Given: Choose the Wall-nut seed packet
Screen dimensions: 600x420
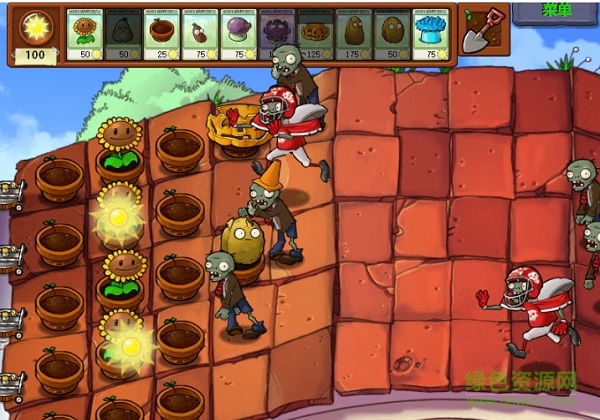Looking at the screenshot, I should click(x=391, y=36).
